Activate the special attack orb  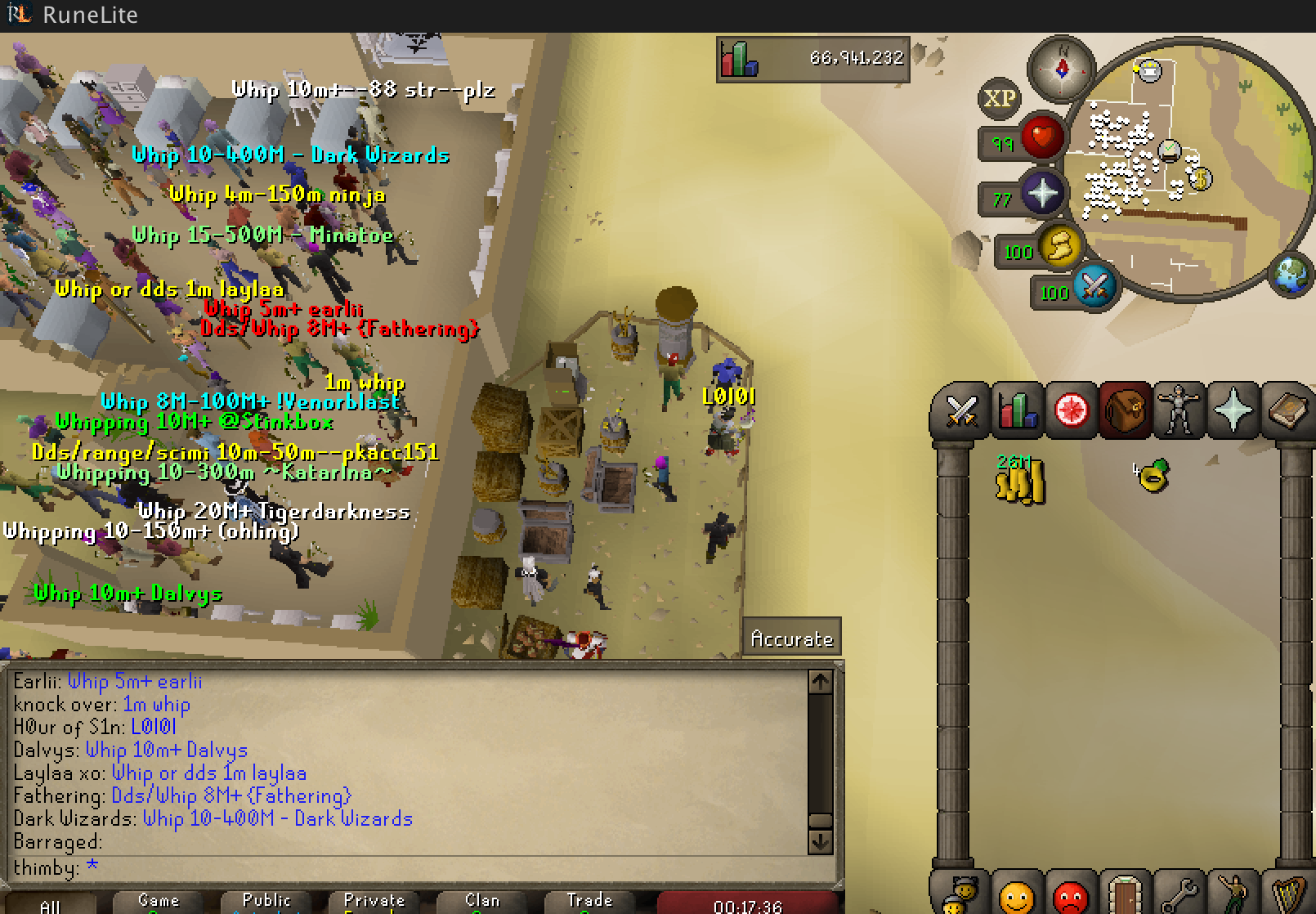tap(1094, 286)
